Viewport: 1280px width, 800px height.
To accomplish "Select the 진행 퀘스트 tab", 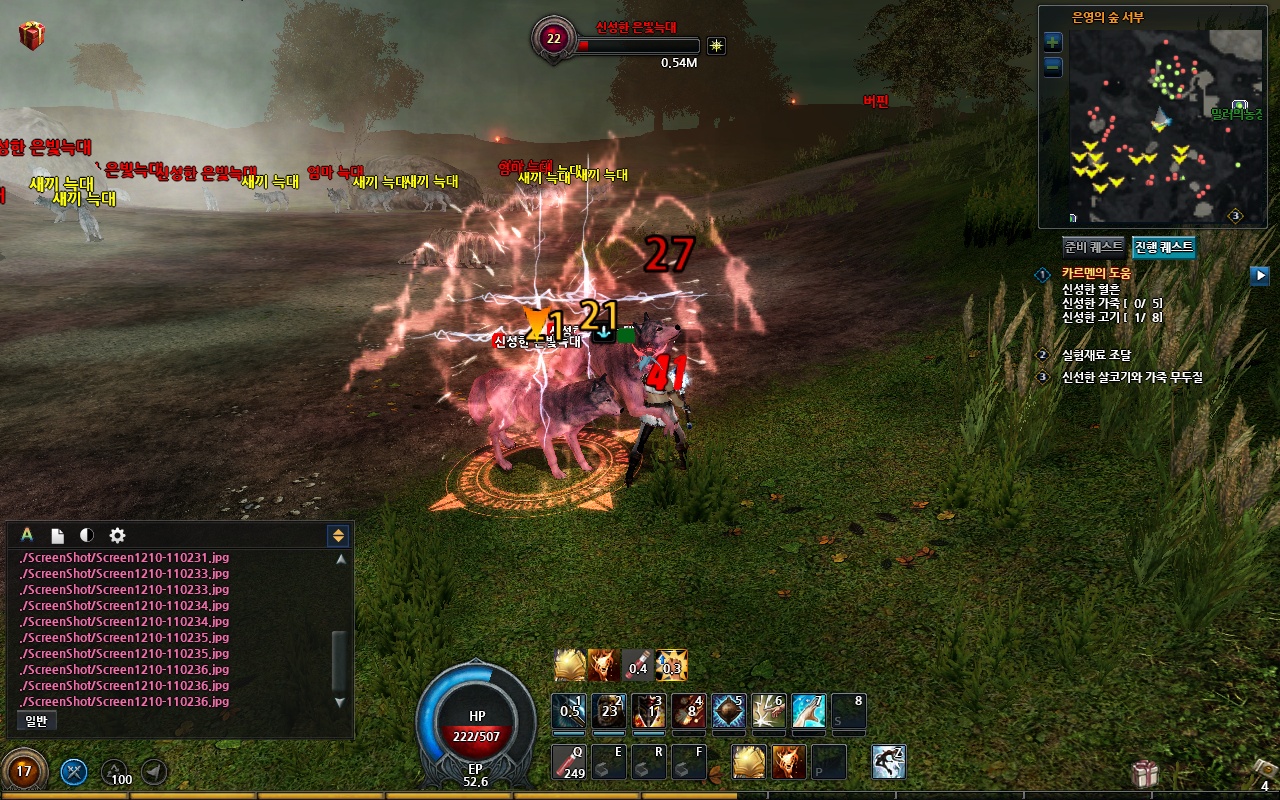I will coord(1163,247).
